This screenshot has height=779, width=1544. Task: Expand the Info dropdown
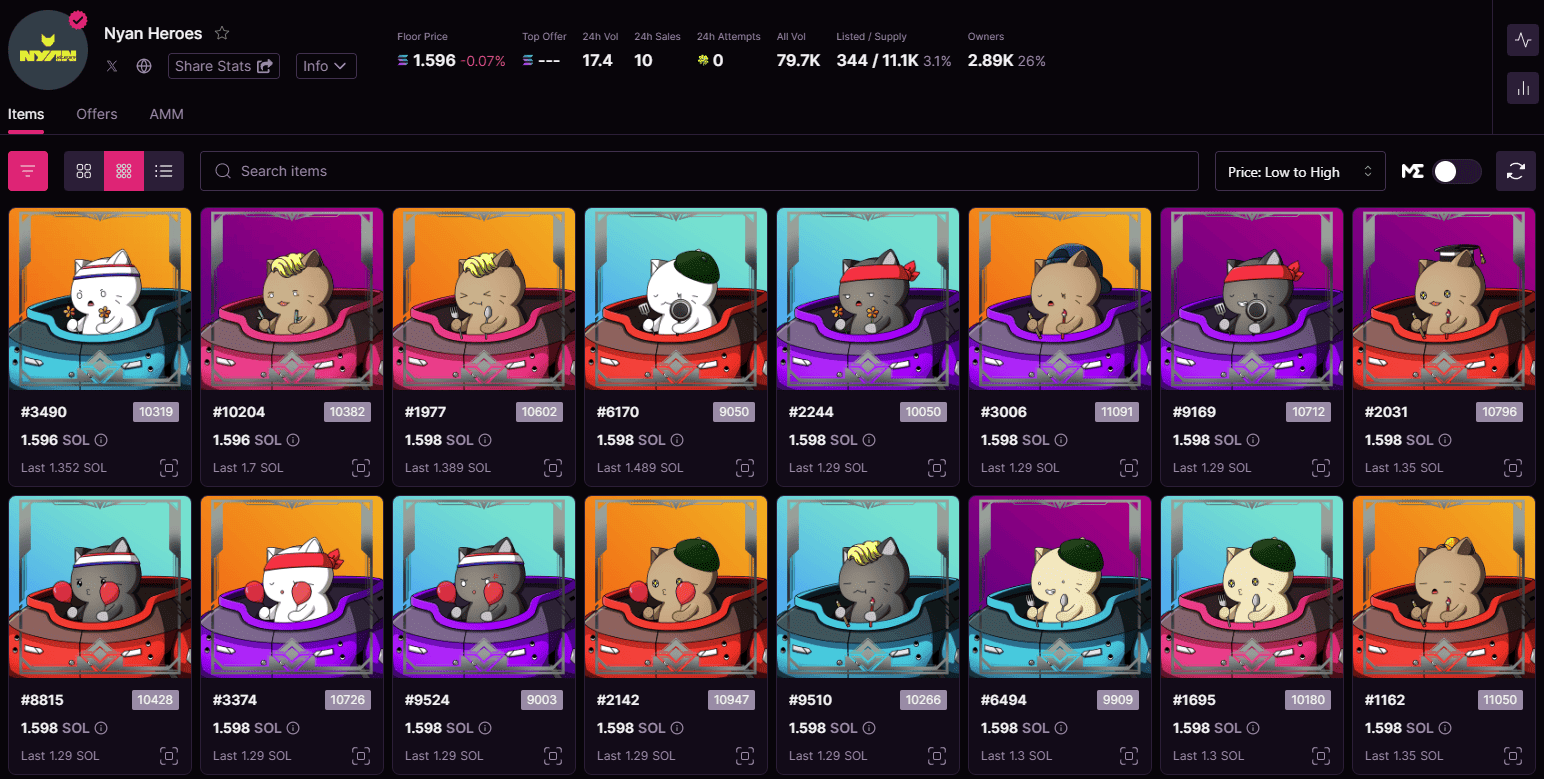tap(326, 66)
